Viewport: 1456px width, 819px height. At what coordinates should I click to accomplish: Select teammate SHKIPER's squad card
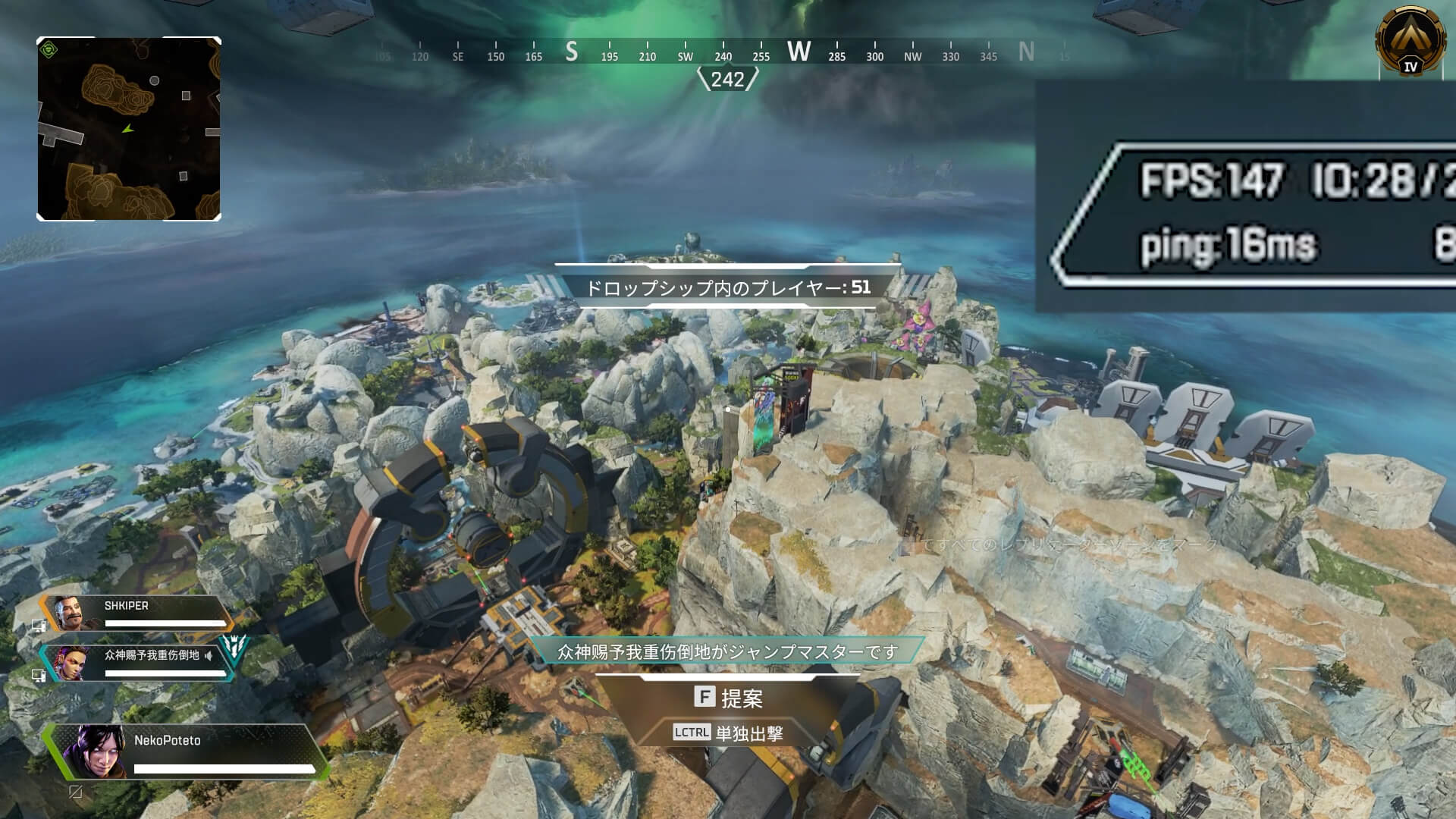click(x=136, y=613)
